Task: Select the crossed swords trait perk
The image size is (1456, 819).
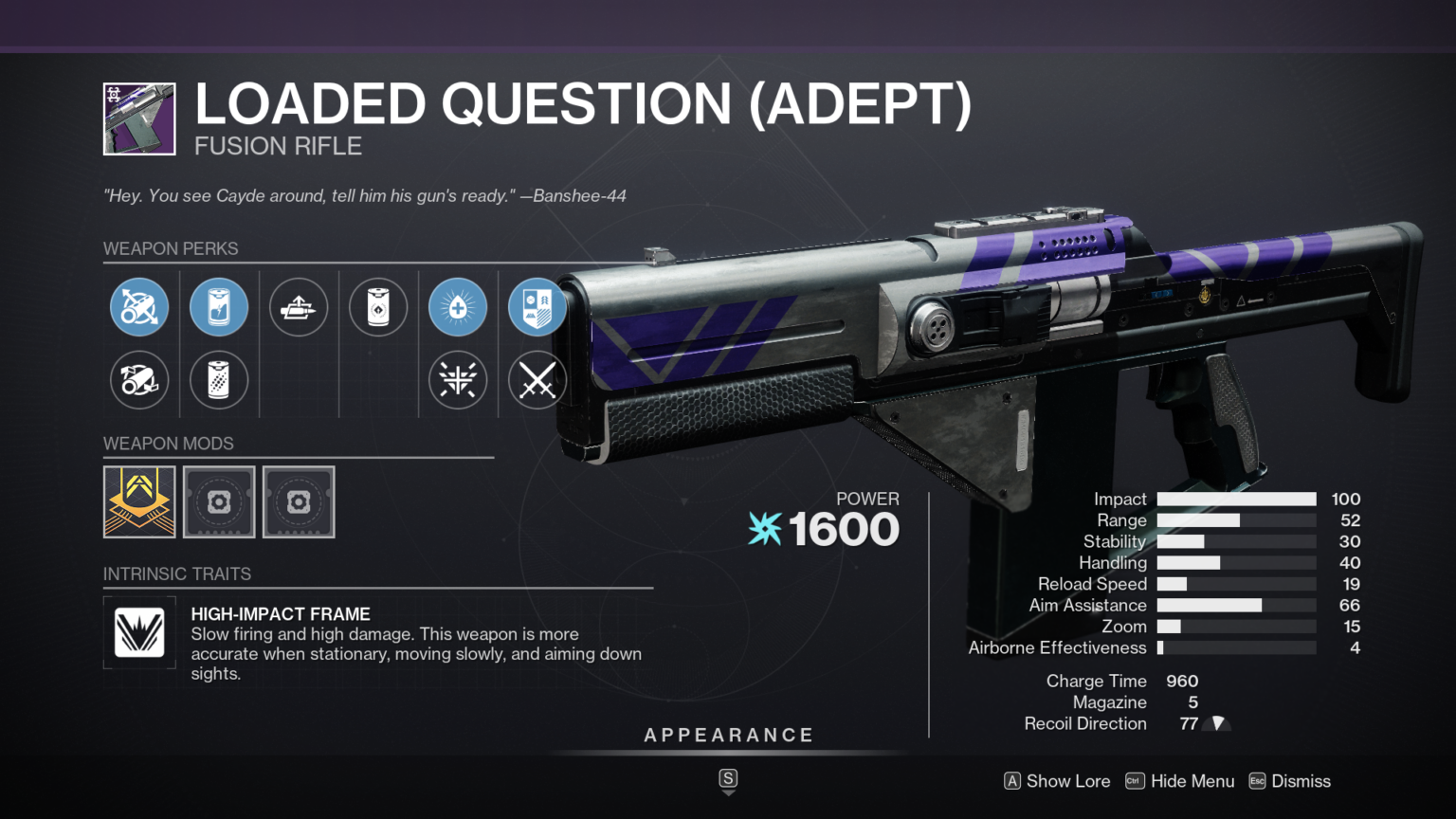Action: [537, 380]
